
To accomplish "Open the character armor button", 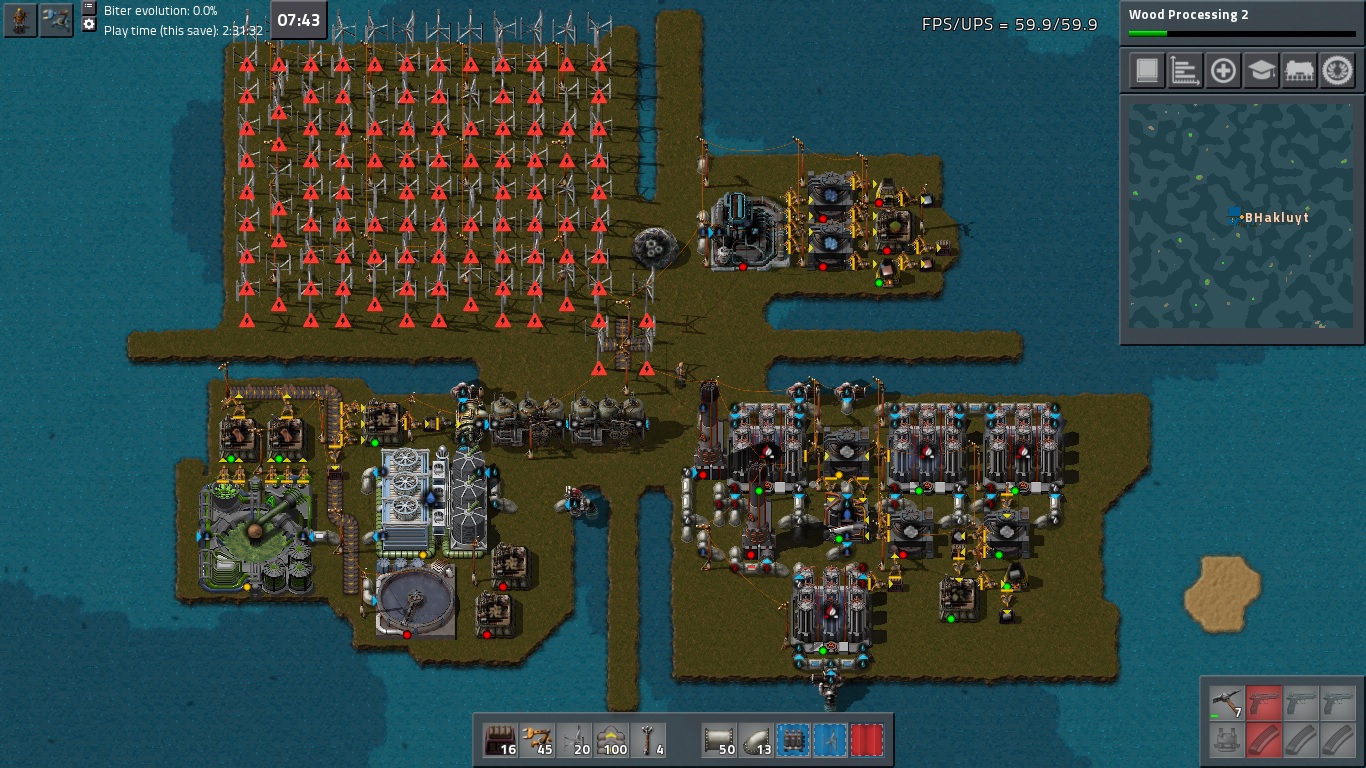I will [x=20, y=20].
